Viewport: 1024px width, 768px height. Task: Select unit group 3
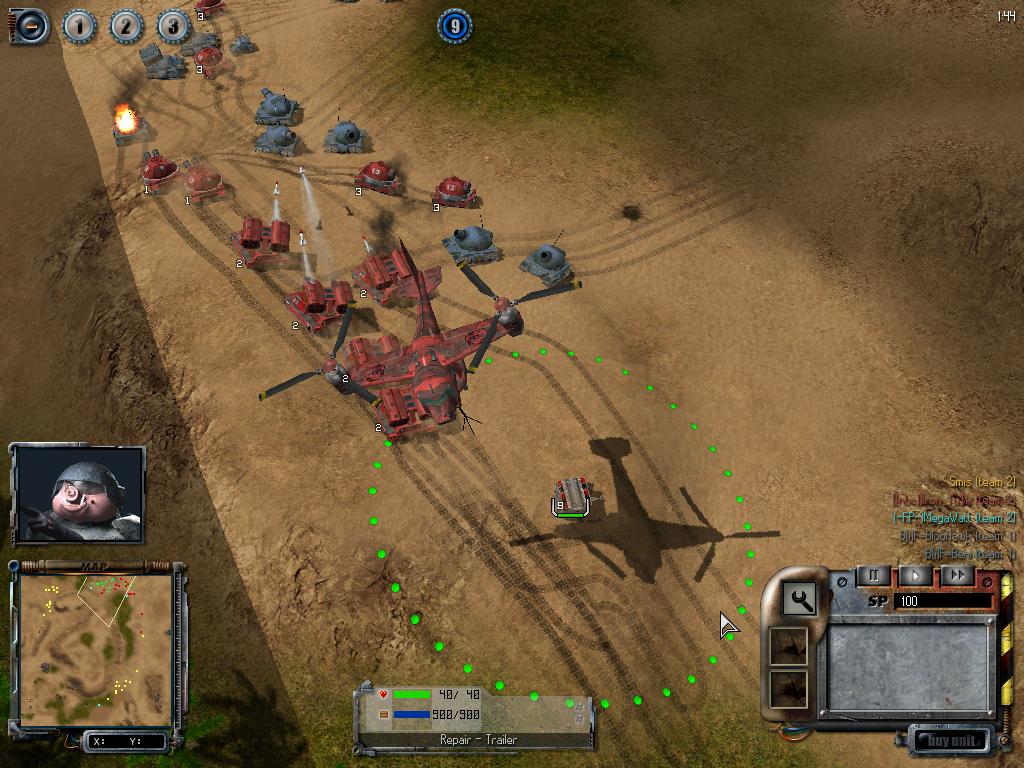[172, 26]
